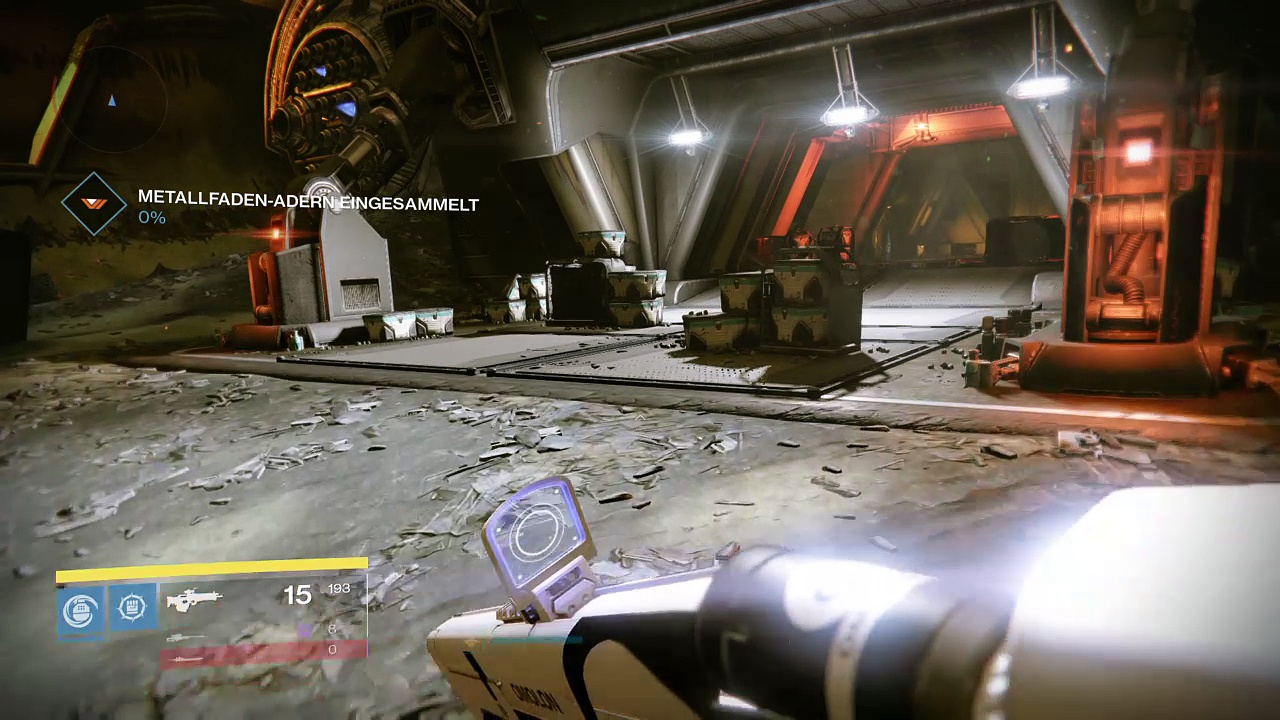Click the diamond objective marker icon
The height and width of the screenshot is (720, 1280).
pos(94,204)
